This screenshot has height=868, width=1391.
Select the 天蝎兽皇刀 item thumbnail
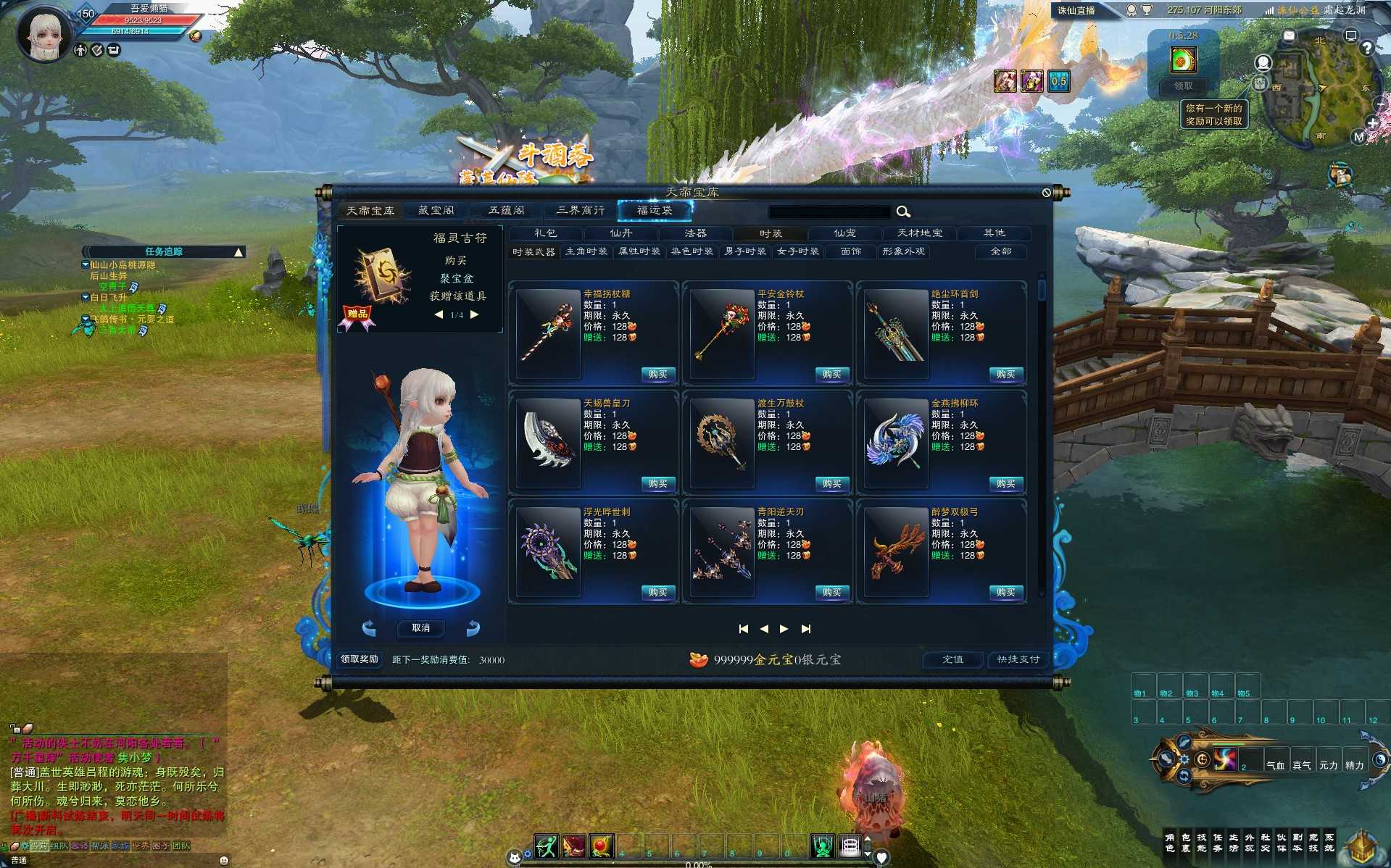(549, 441)
